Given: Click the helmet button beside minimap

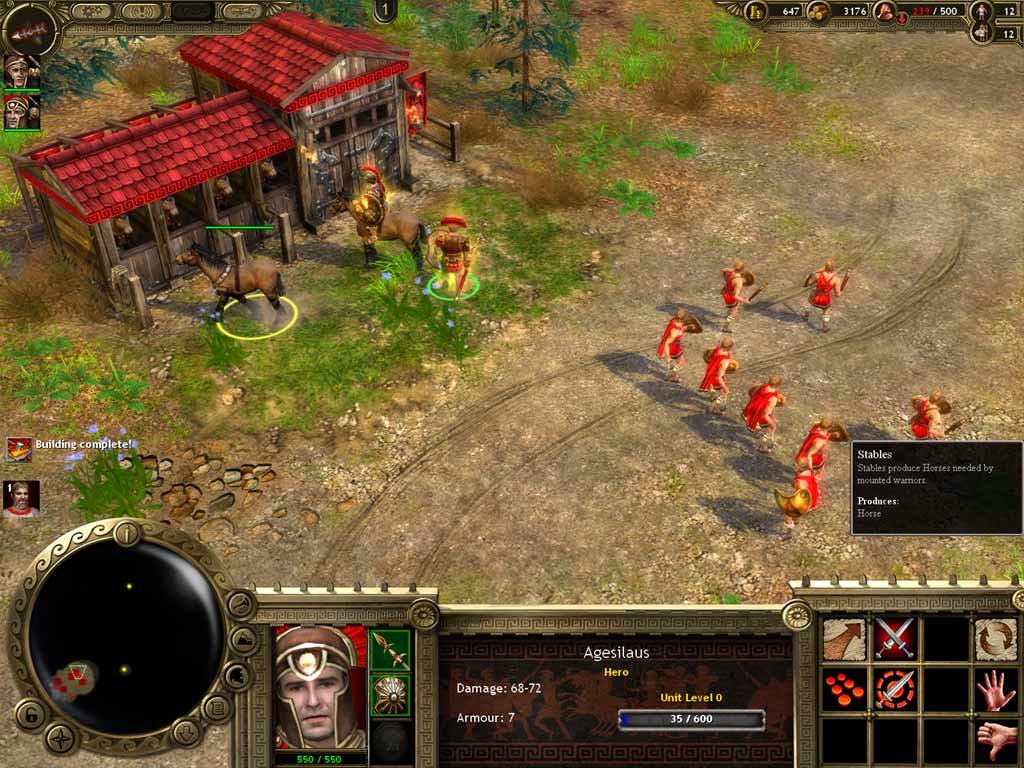Looking at the screenshot, I should pyautogui.click(x=236, y=676).
